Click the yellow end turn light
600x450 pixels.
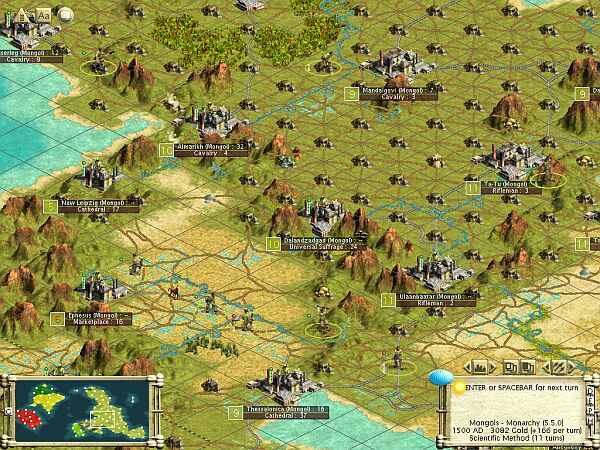click(x=458, y=385)
